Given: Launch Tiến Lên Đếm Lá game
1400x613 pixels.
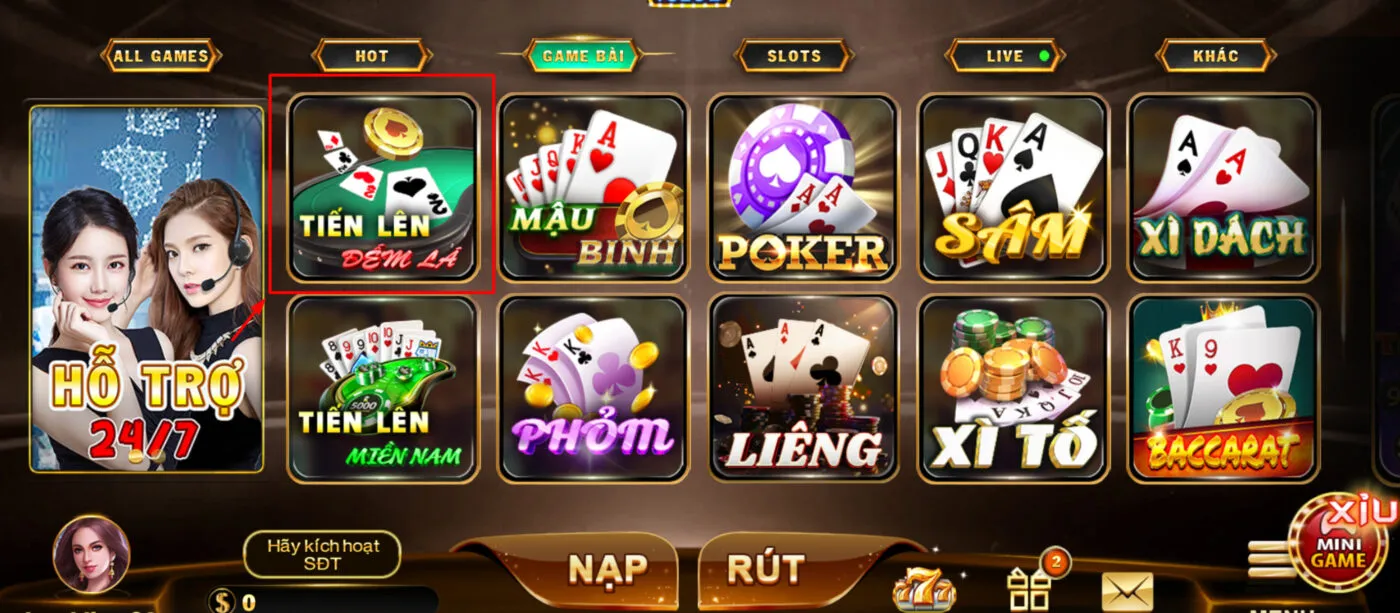Looking at the screenshot, I should coord(383,187).
